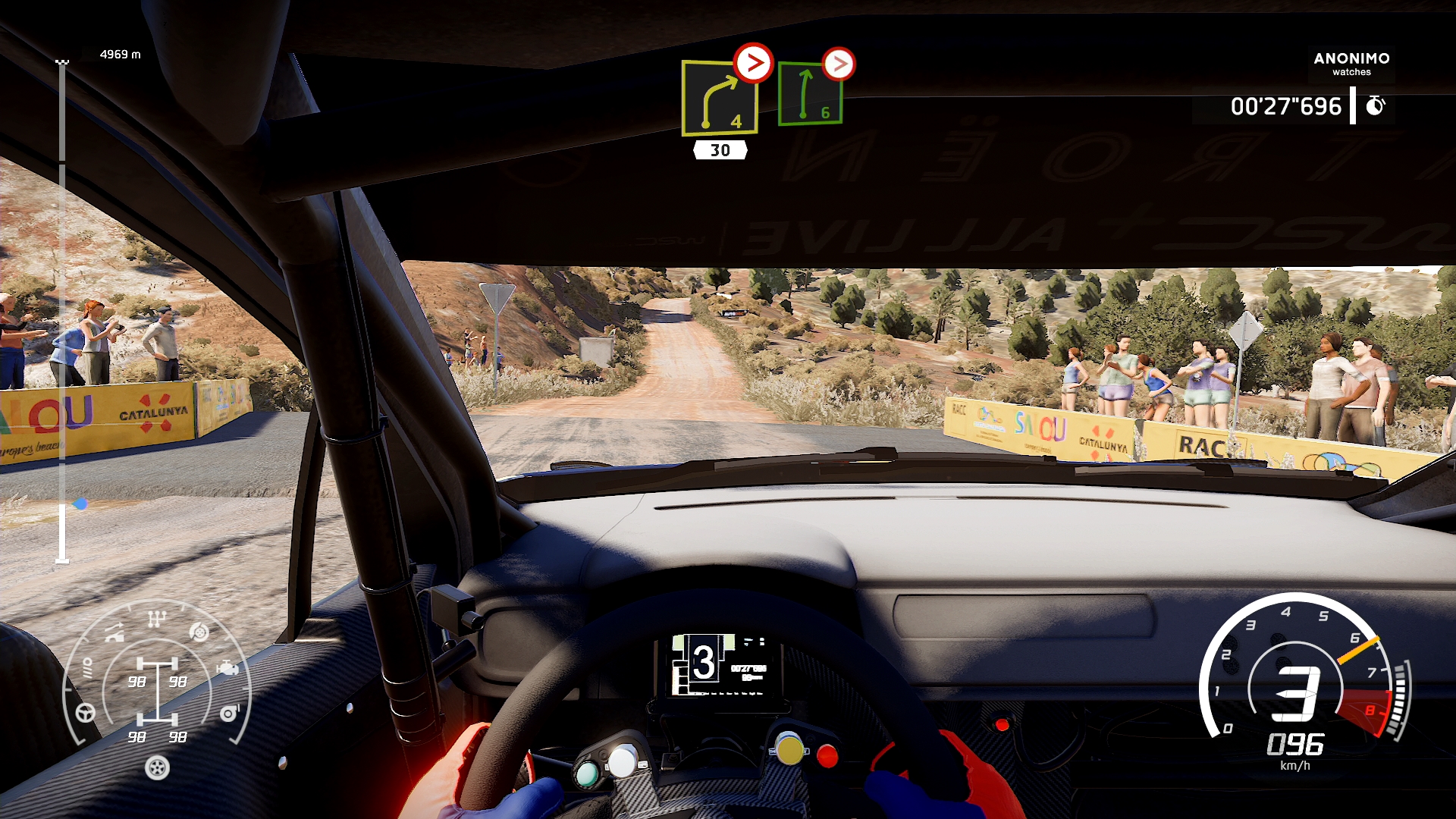This screenshot has width=1456, height=819.
Task: Click the stage progress bar
Action: click(x=62, y=311)
